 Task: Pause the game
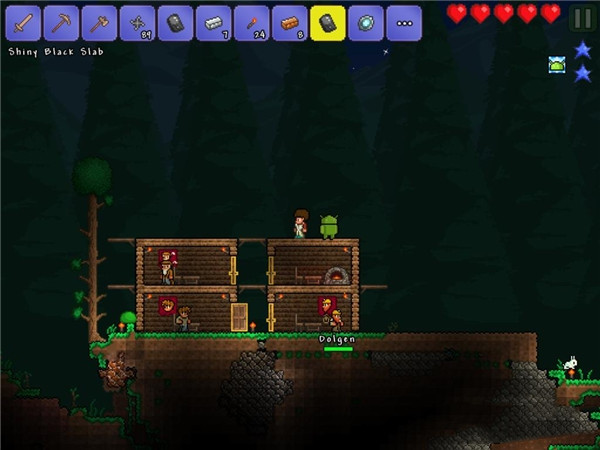pyautogui.click(x=581, y=17)
